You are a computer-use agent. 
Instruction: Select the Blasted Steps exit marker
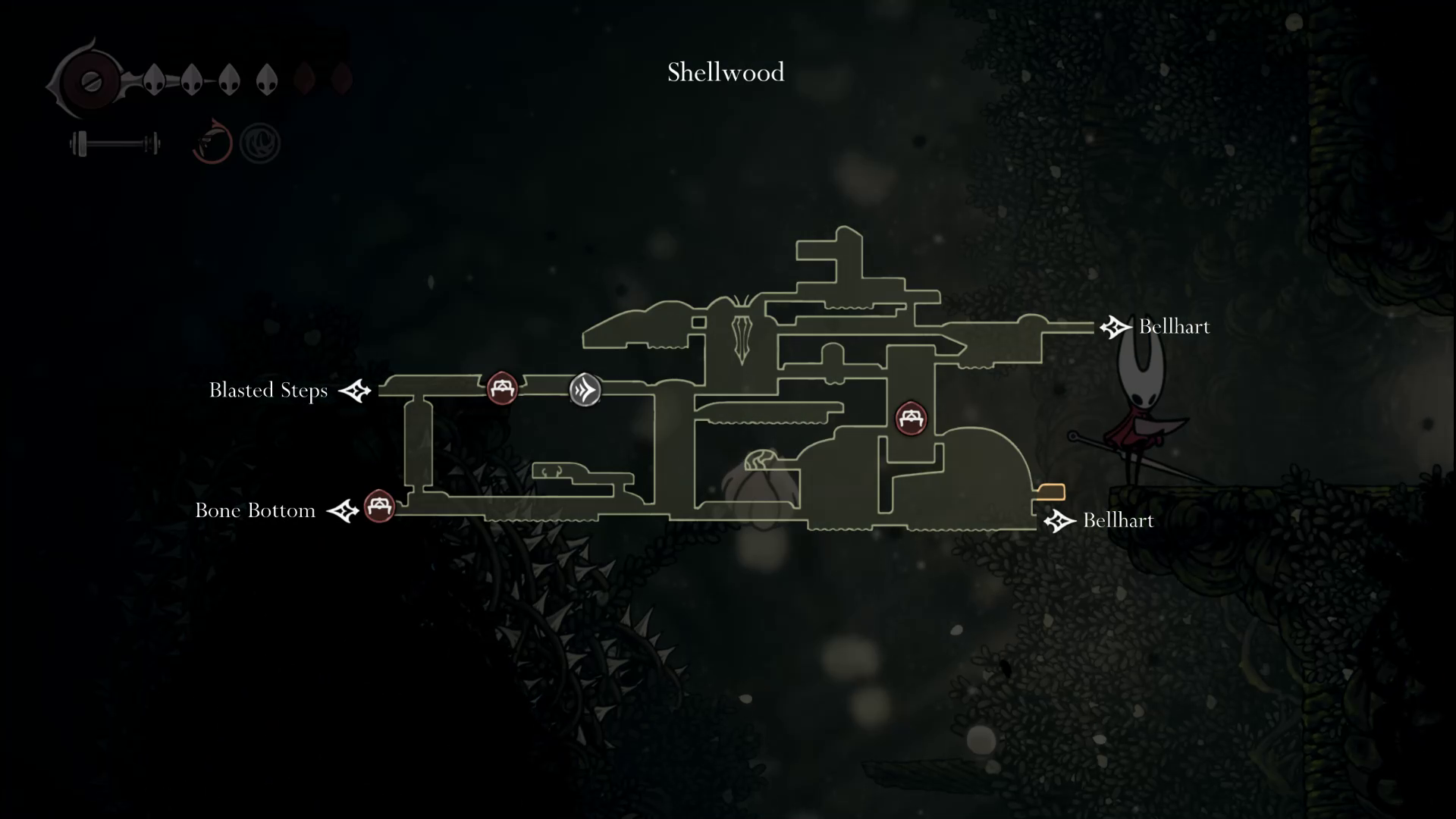tap(354, 391)
